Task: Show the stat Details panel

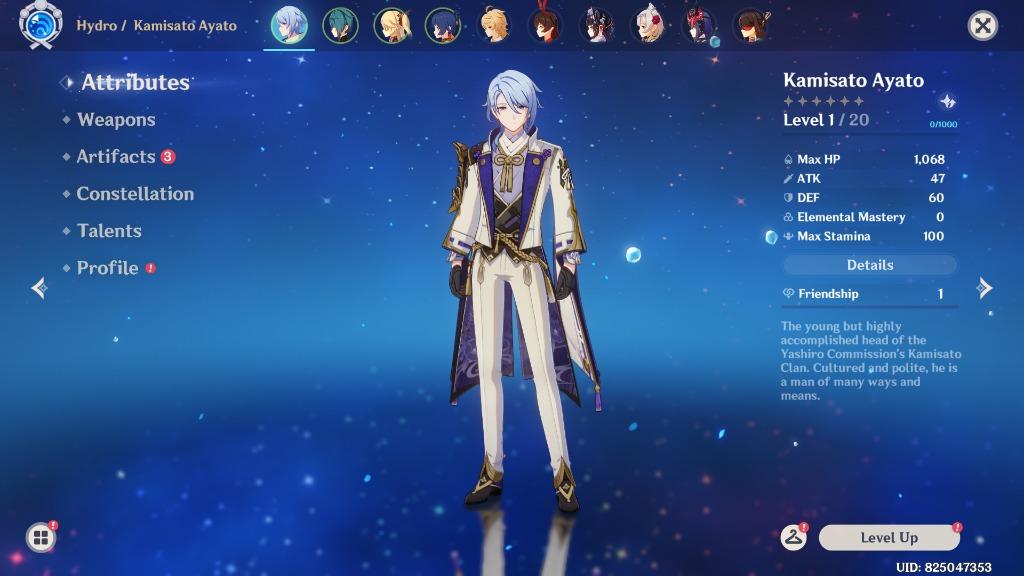Action: click(869, 265)
